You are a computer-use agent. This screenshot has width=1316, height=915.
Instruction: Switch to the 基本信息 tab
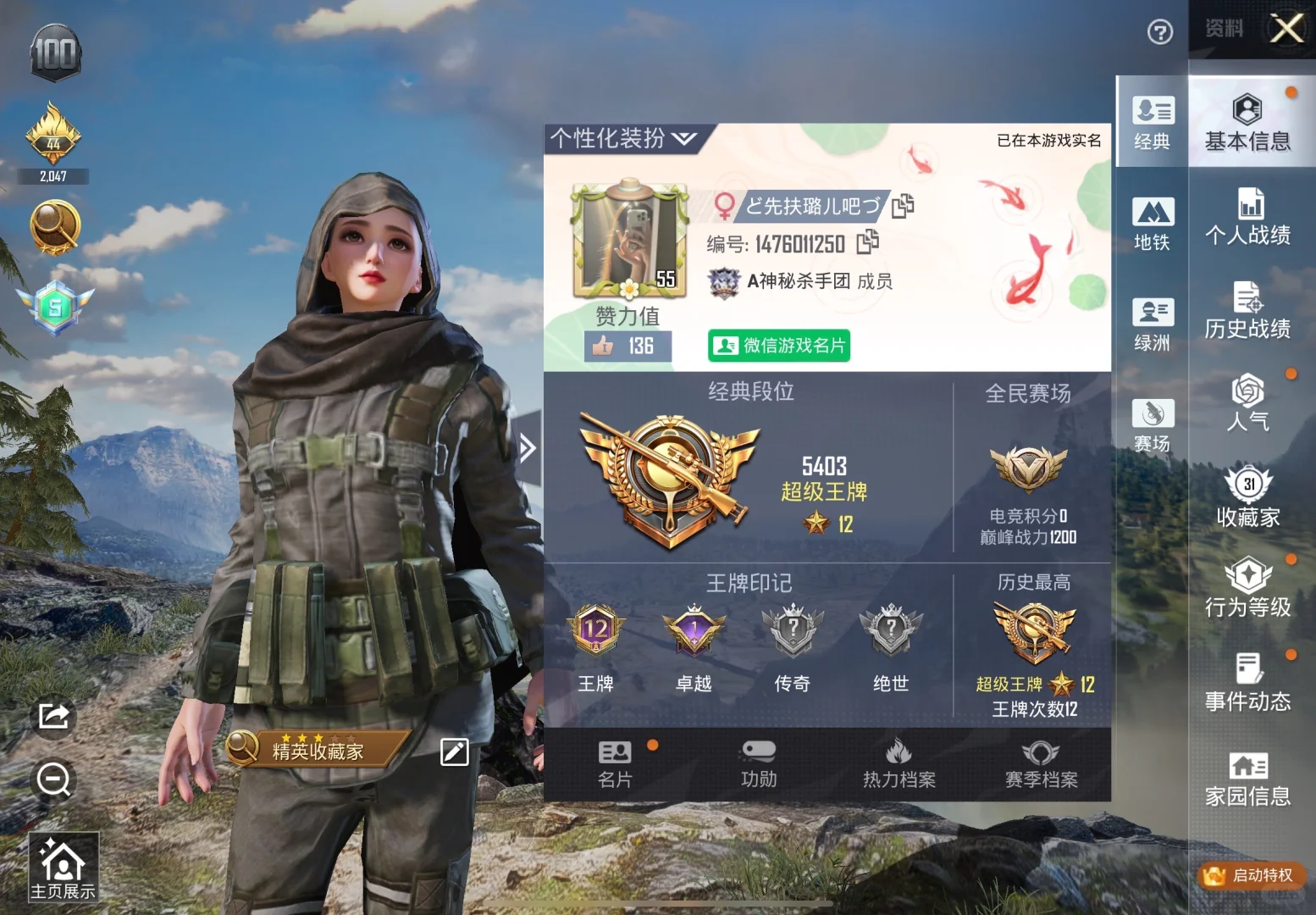(1247, 124)
